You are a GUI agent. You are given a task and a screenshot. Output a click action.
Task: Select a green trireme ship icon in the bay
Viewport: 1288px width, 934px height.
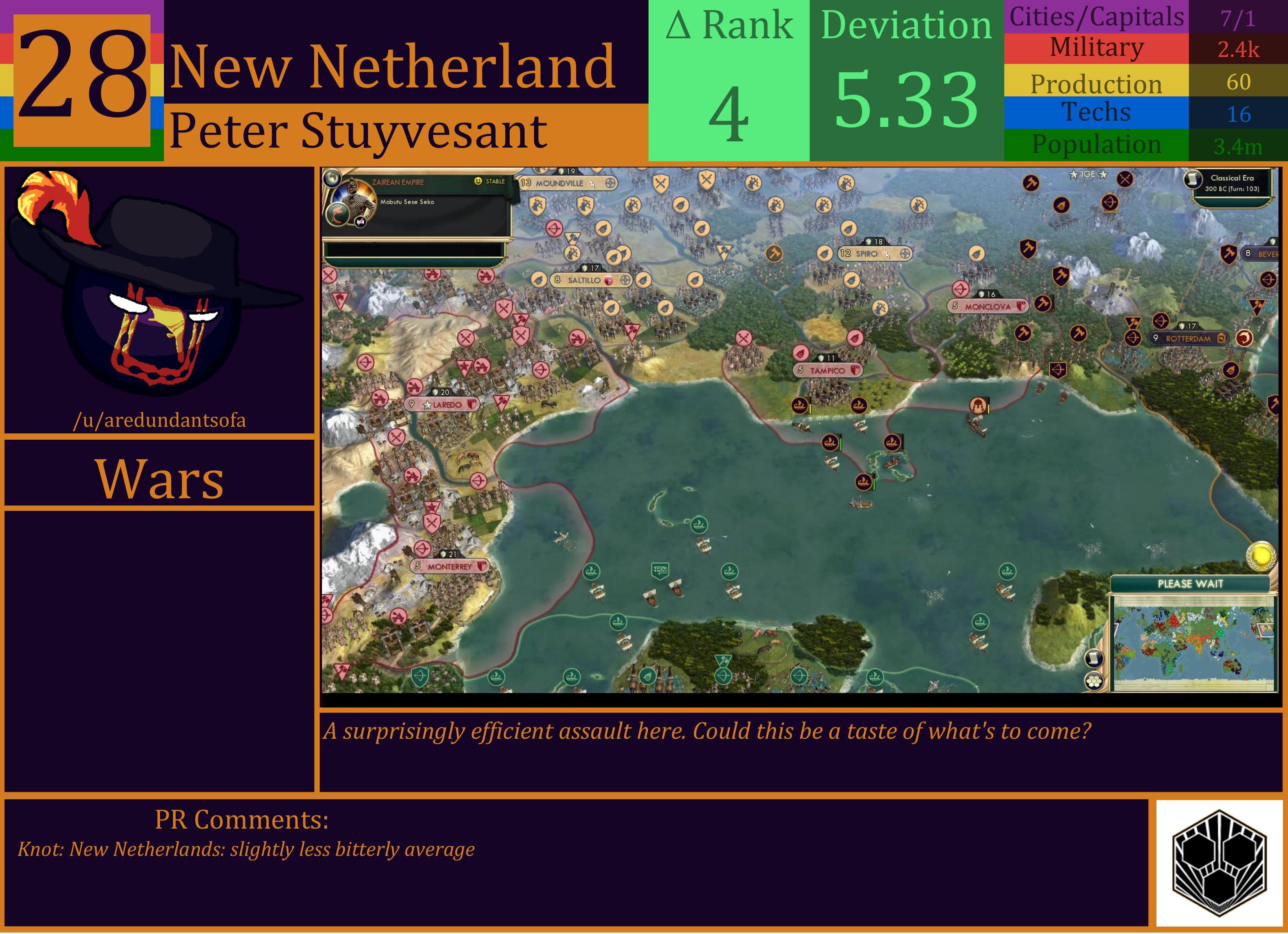(699, 524)
